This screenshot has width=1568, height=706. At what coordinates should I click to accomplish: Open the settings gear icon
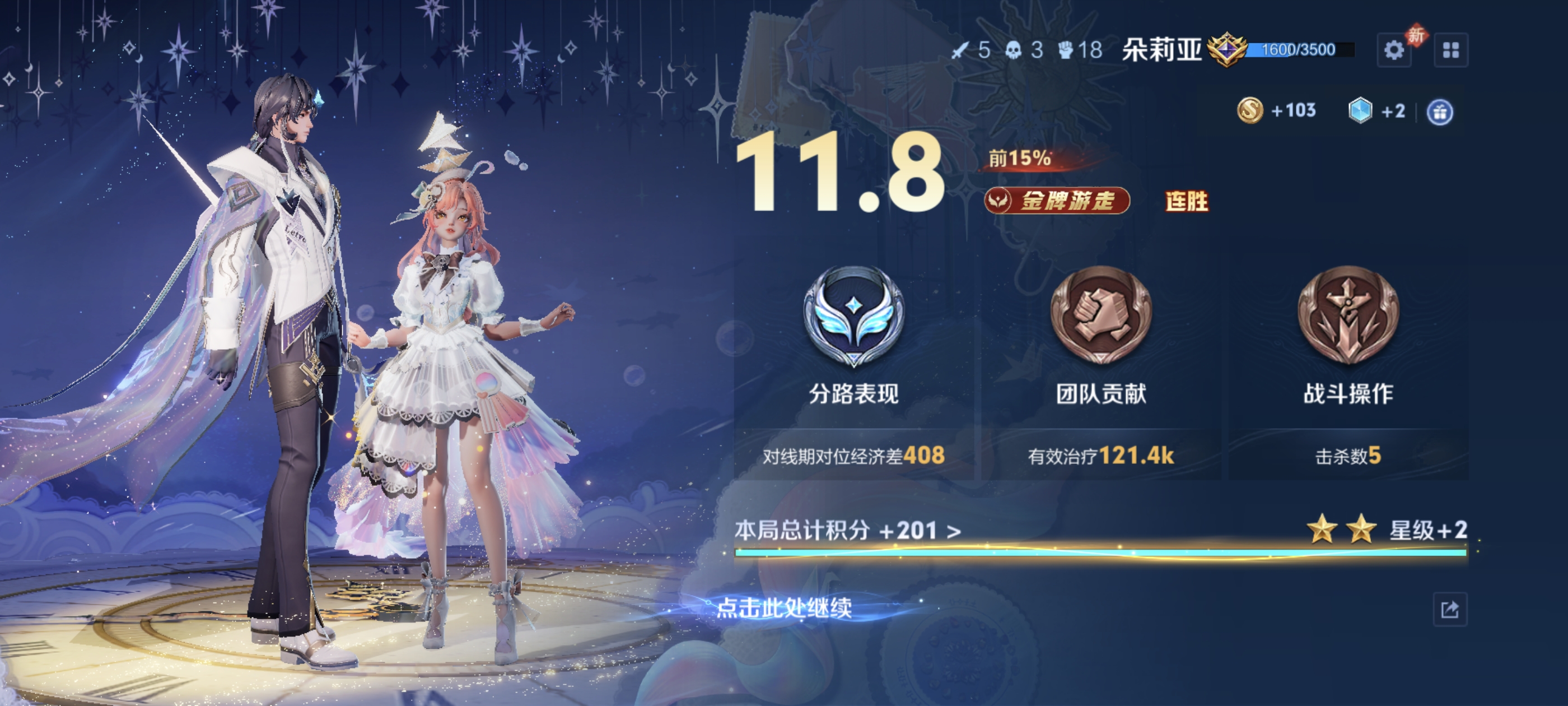[1393, 50]
